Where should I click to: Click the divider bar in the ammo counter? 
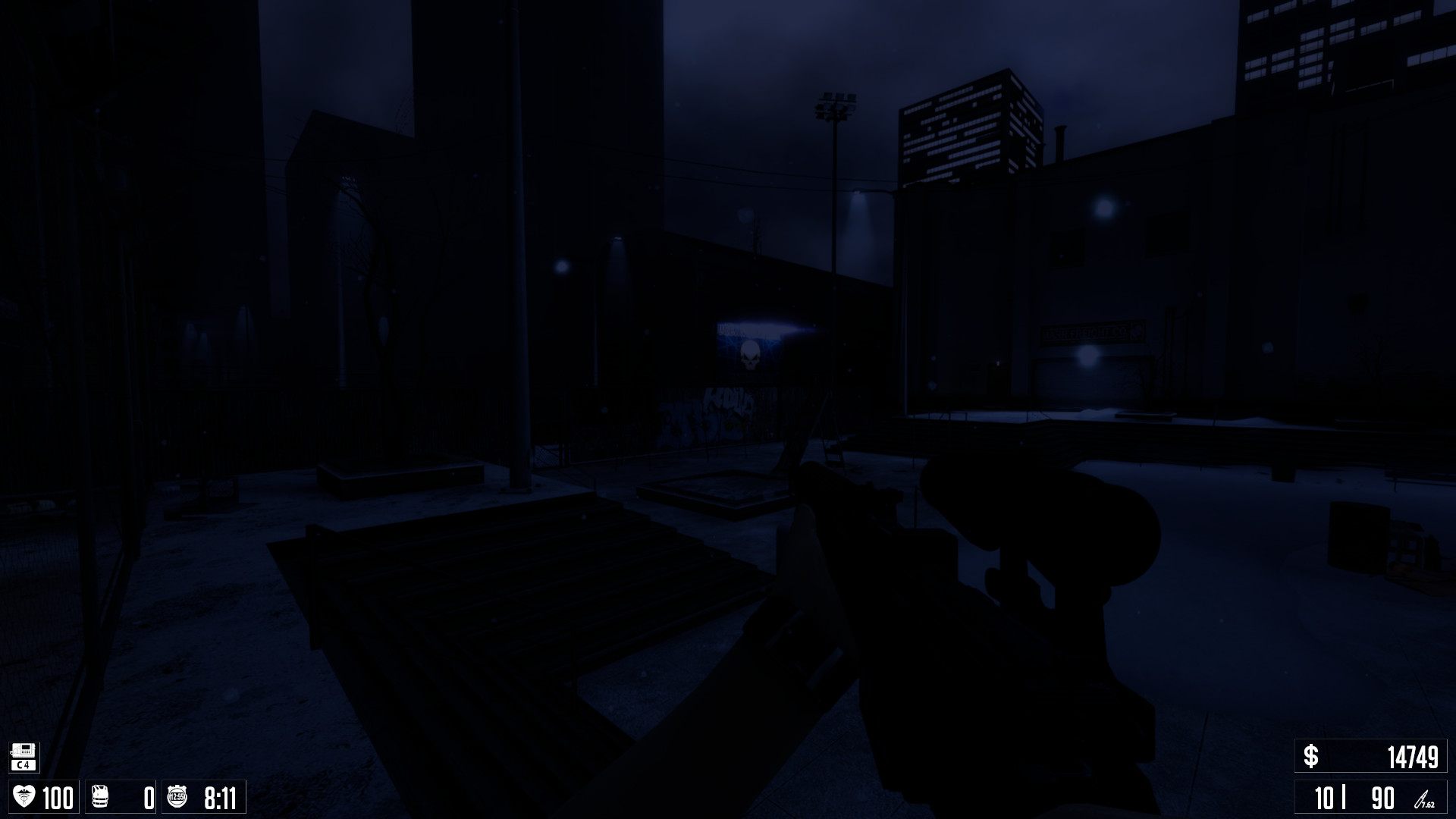tap(1344, 796)
